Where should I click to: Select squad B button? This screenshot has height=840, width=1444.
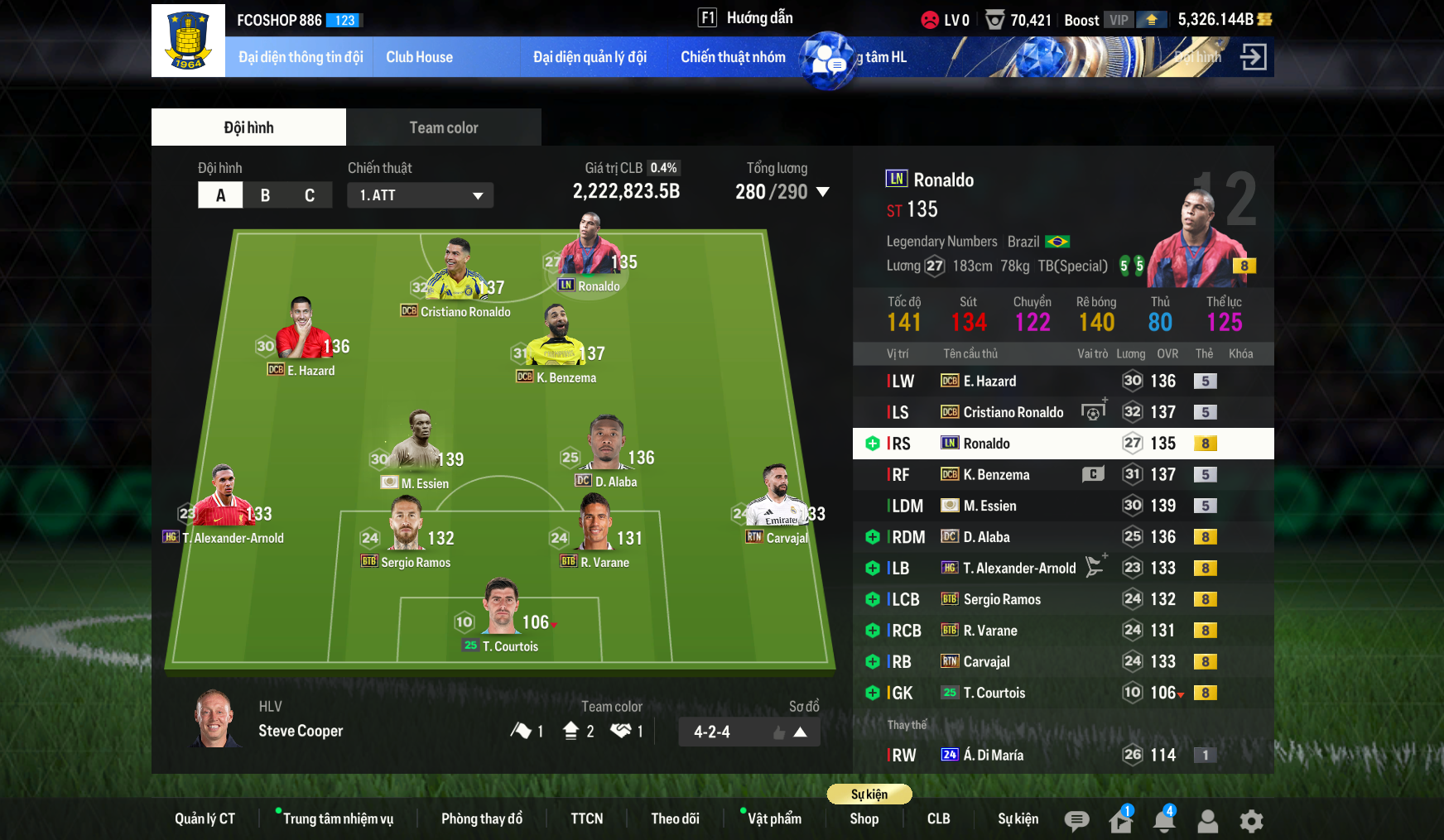[265, 194]
